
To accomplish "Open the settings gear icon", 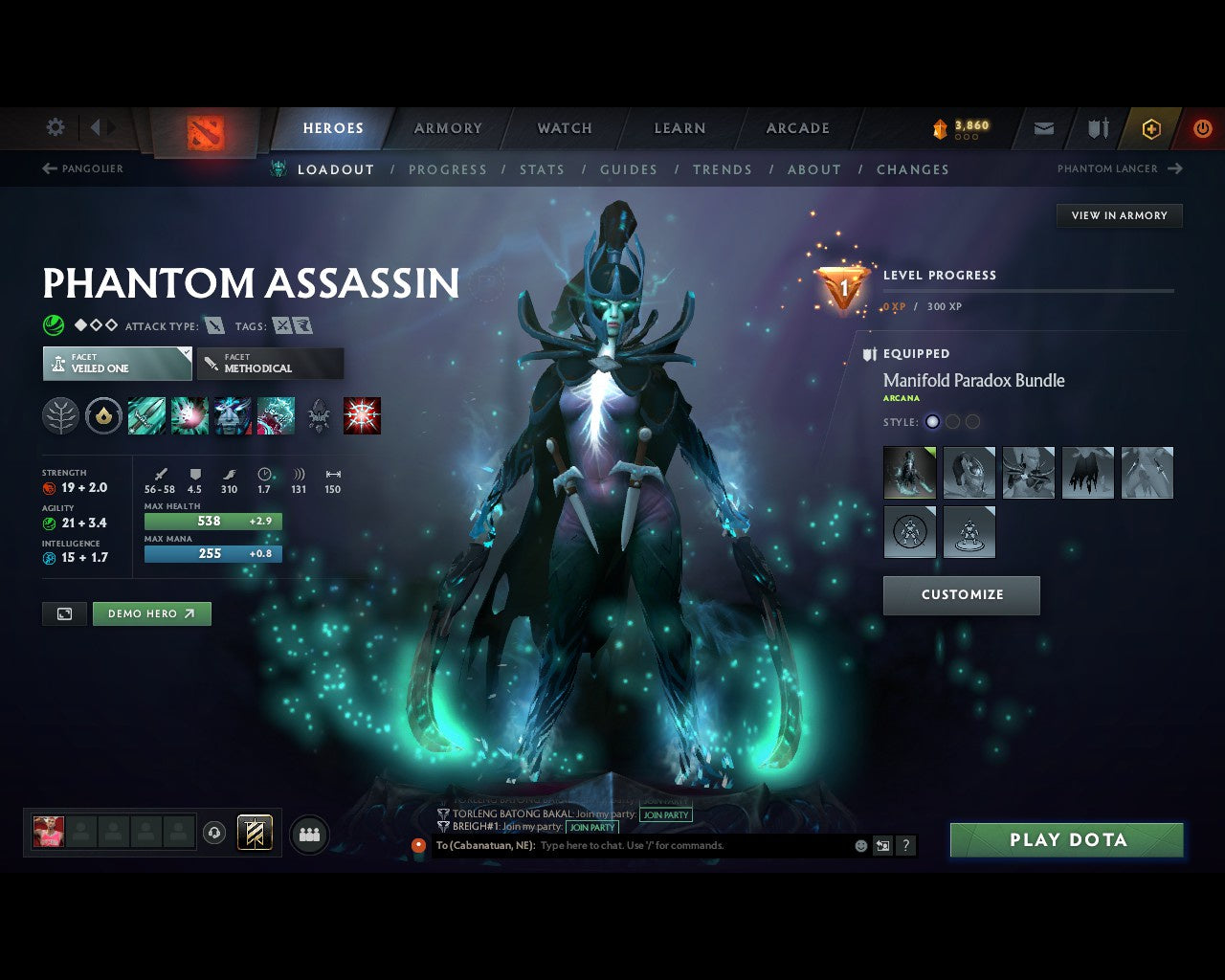I will coord(55,127).
